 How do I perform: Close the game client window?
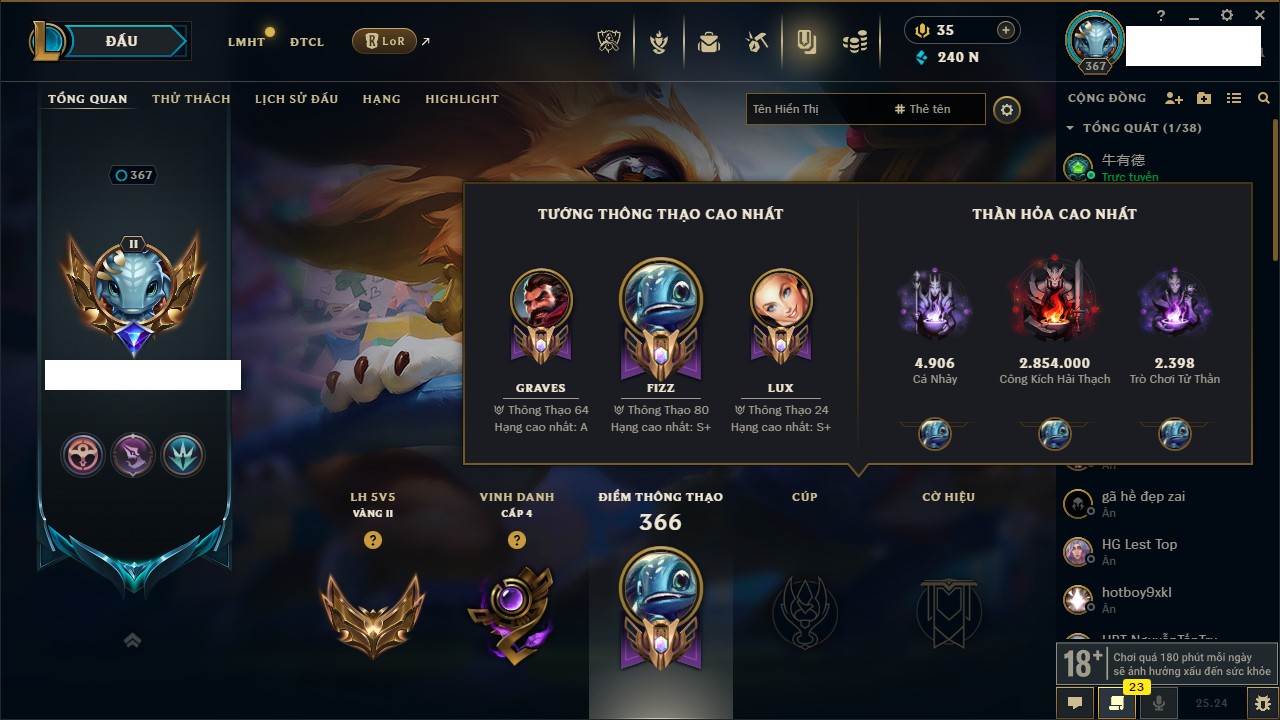[x=1255, y=15]
